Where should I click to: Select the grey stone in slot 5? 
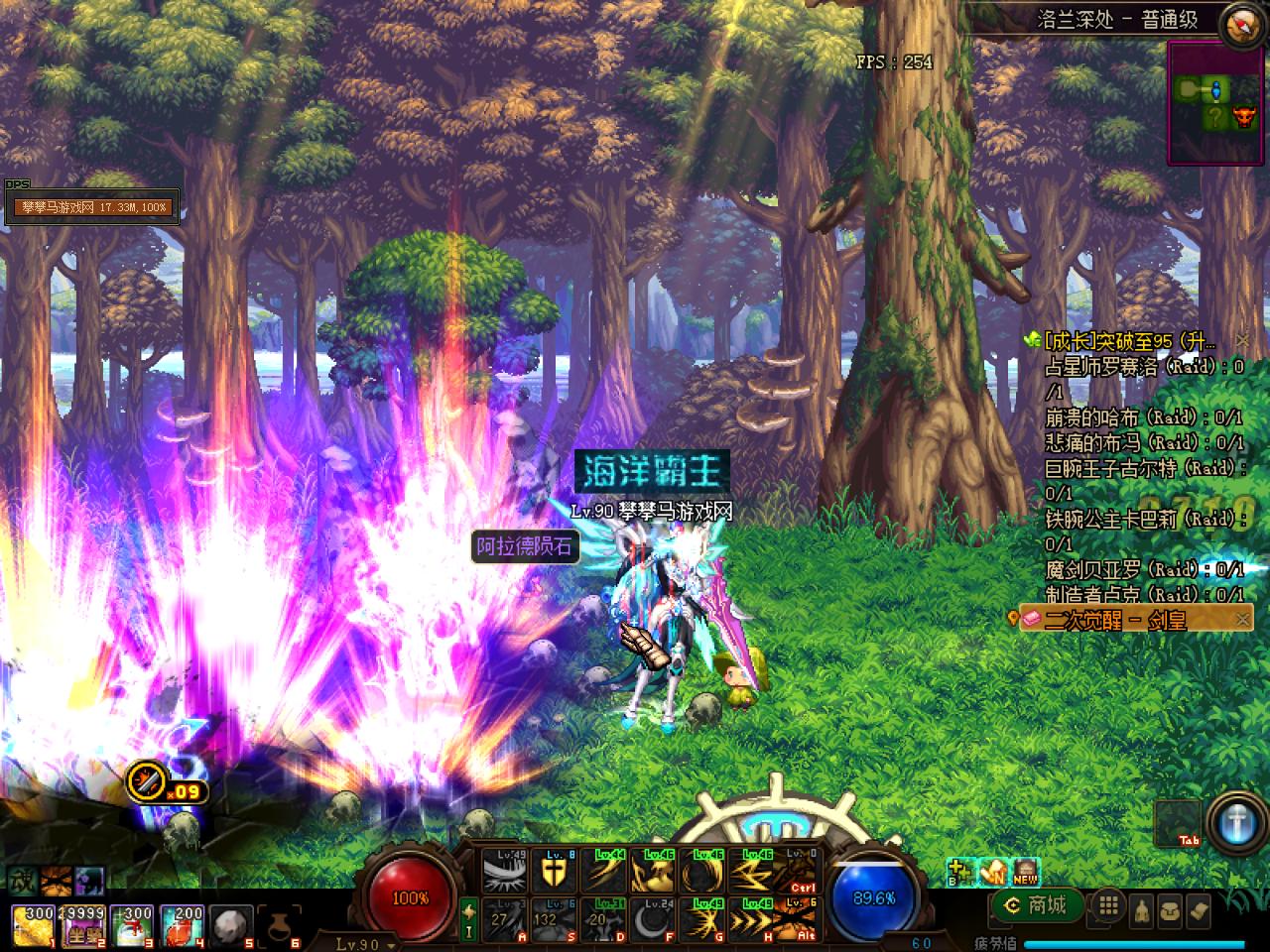point(231,923)
